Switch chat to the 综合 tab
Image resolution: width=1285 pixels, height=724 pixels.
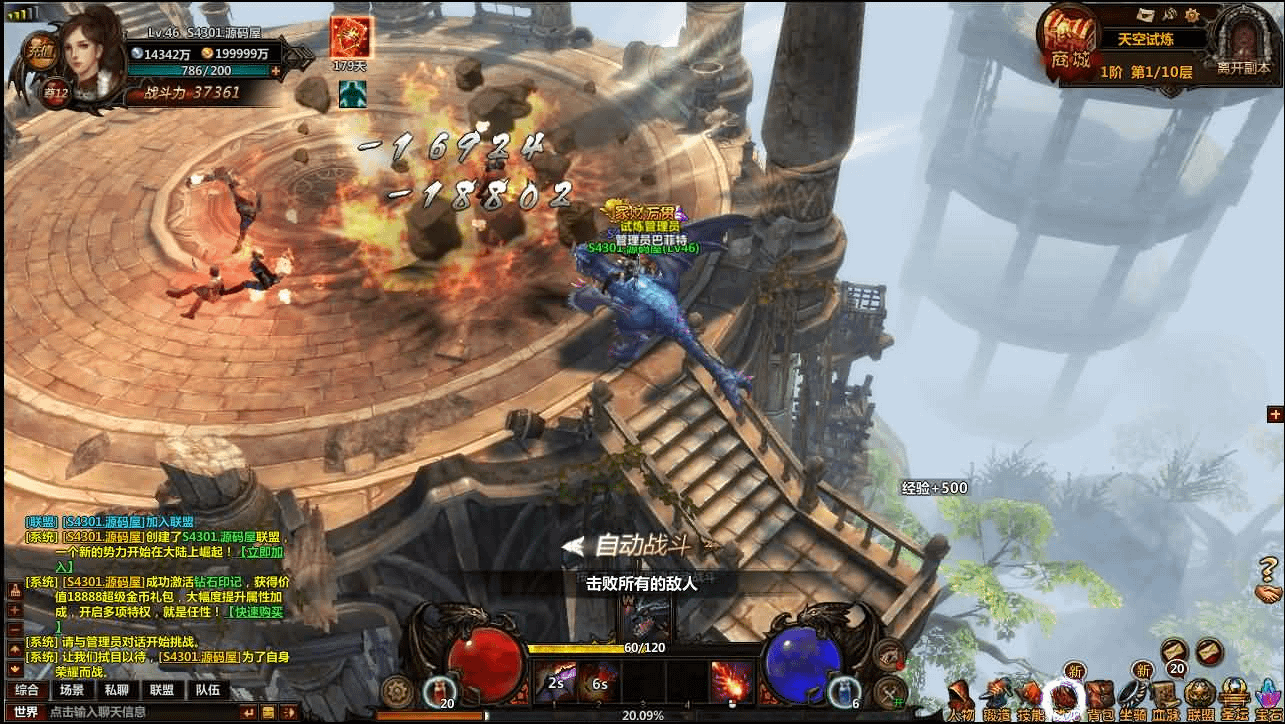pos(27,690)
